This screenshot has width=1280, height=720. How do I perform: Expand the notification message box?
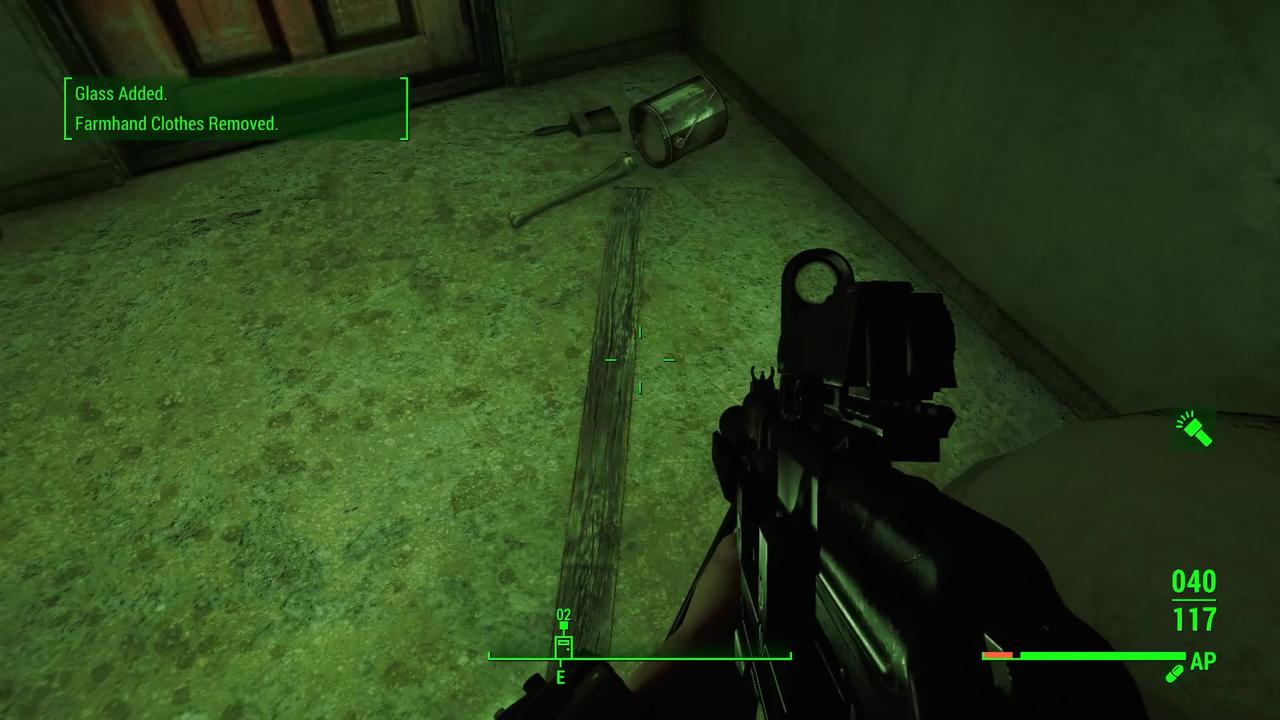(x=236, y=108)
